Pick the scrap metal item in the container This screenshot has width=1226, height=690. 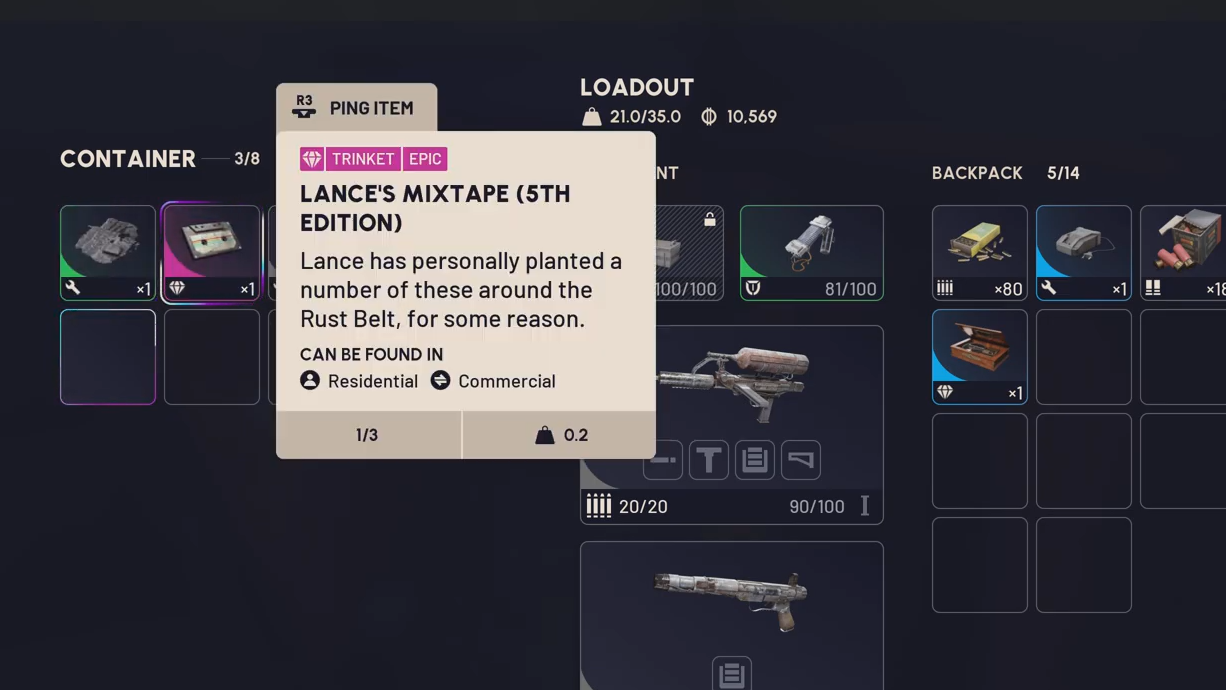coord(108,252)
